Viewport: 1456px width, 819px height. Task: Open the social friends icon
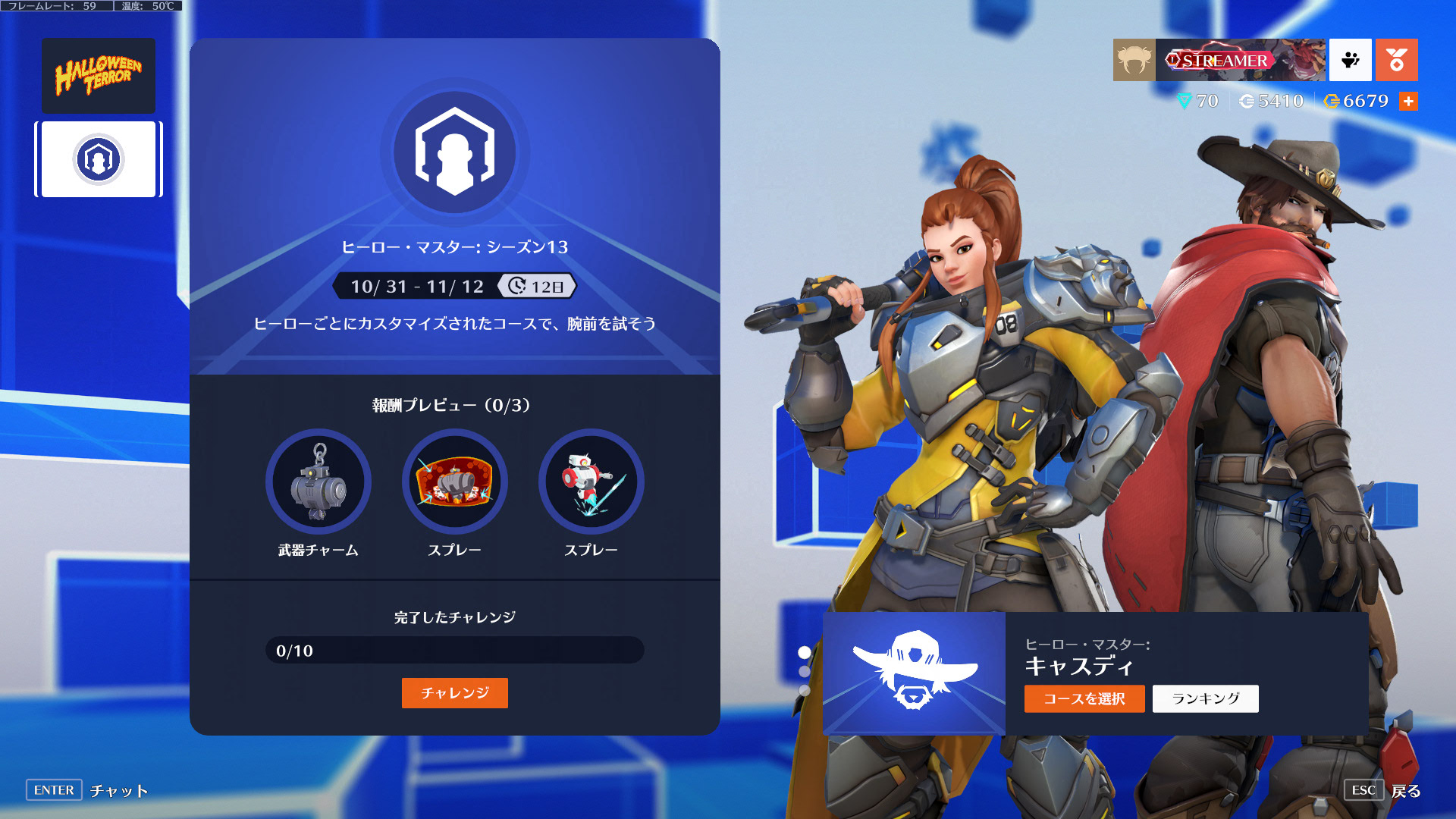point(1350,60)
